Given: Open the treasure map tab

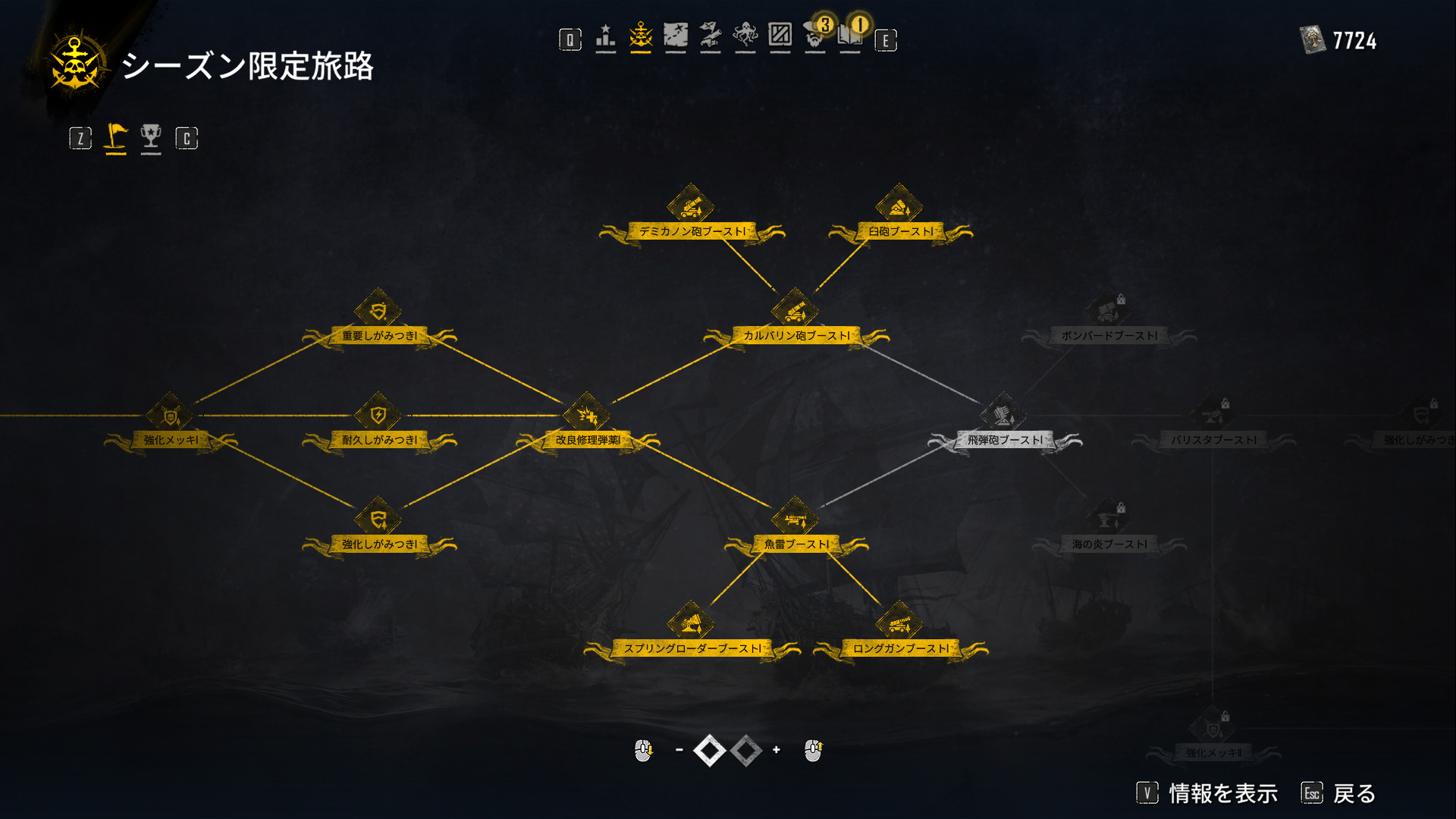Looking at the screenshot, I should [675, 36].
